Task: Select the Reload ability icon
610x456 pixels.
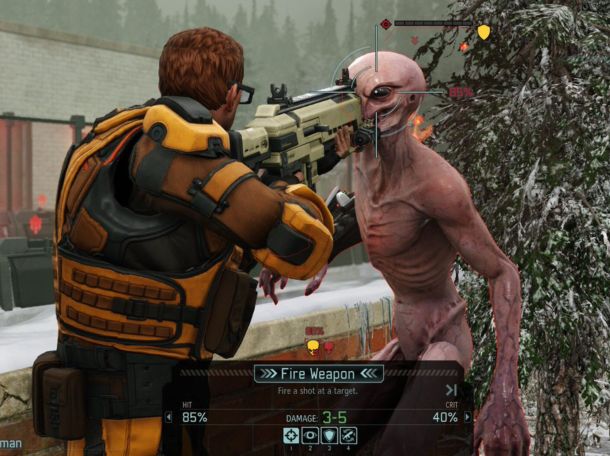Action: pos(348,435)
